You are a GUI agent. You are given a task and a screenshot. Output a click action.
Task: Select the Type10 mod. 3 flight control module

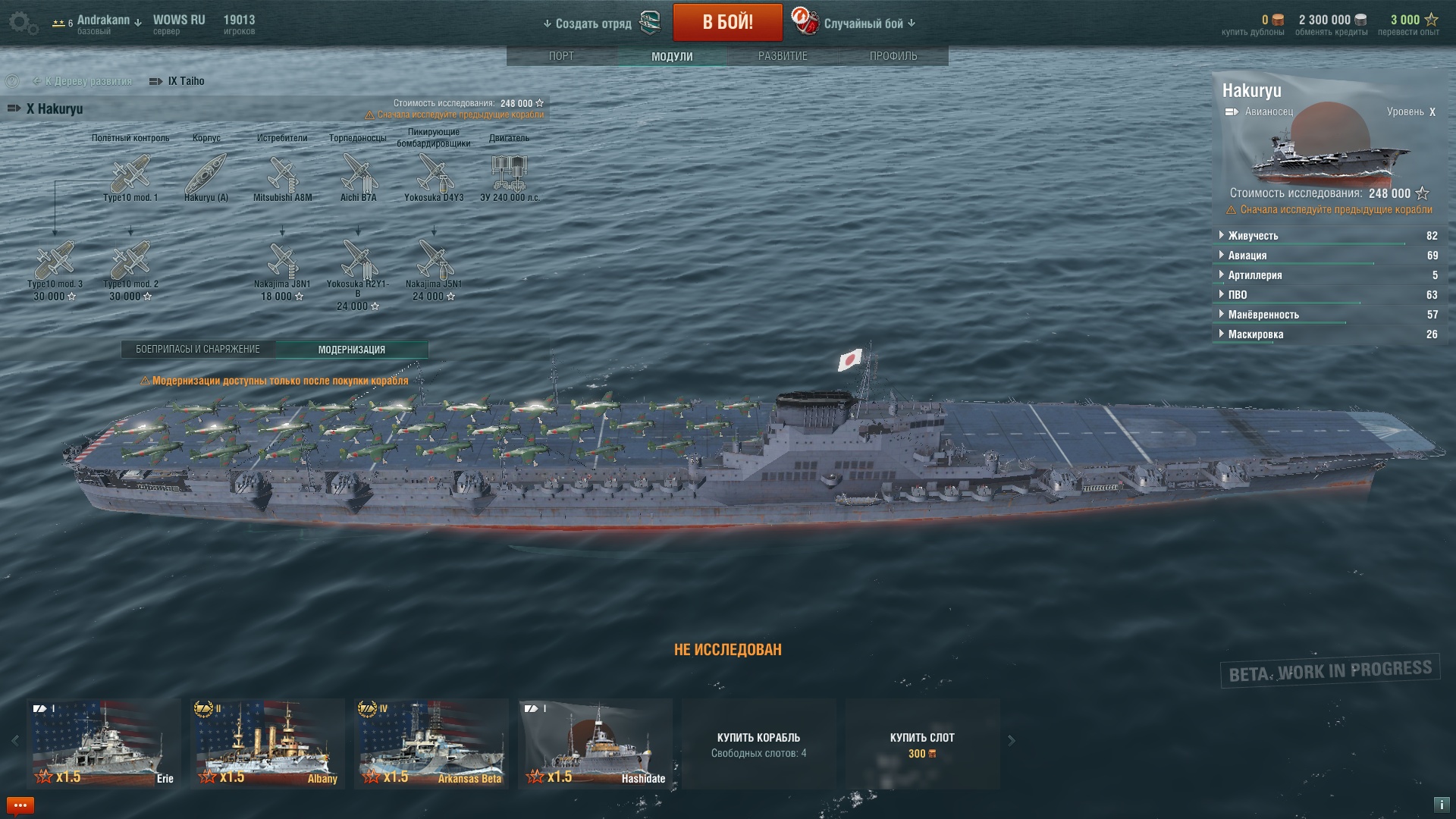pyautogui.click(x=55, y=262)
